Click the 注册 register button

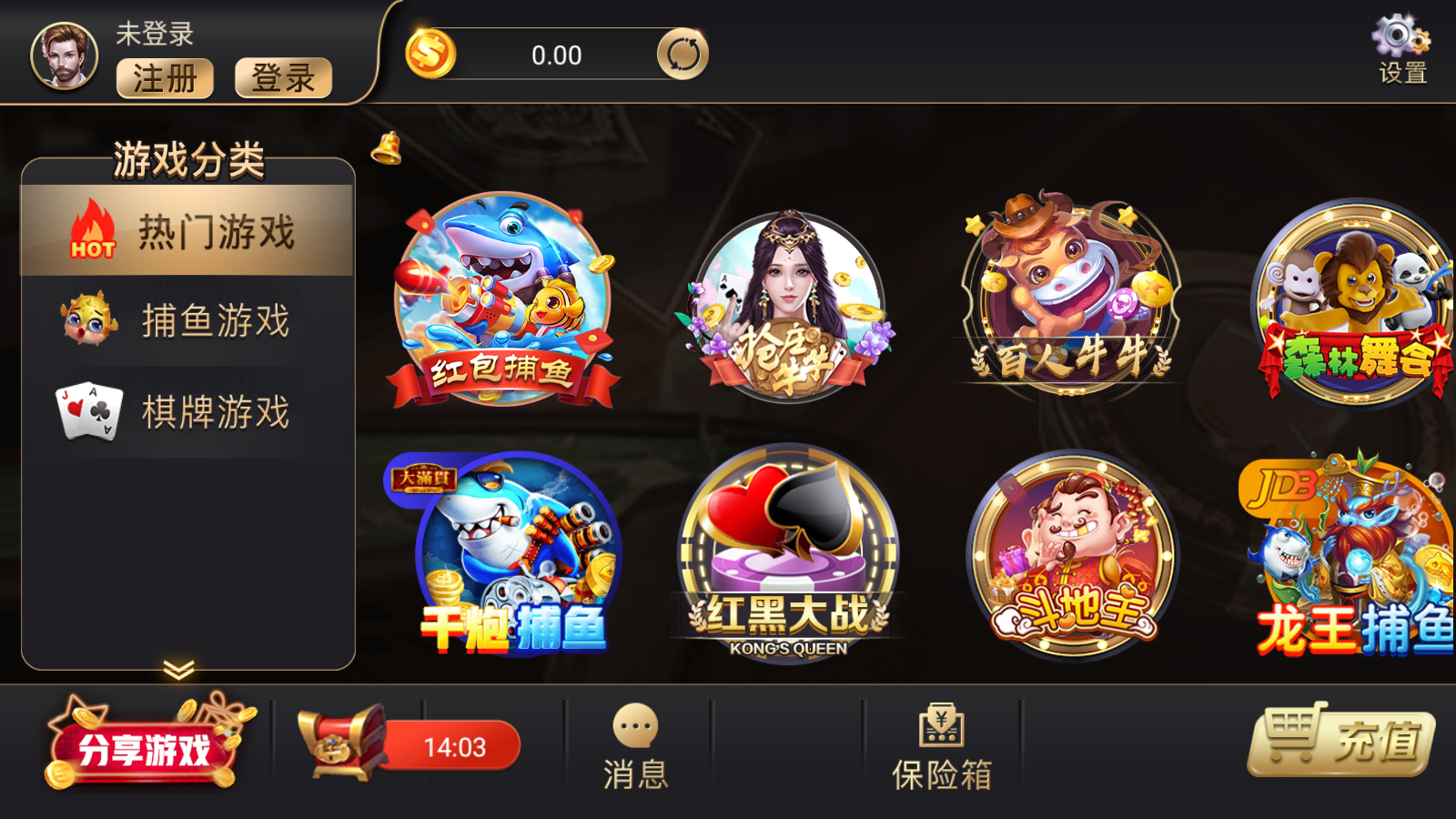[x=165, y=80]
